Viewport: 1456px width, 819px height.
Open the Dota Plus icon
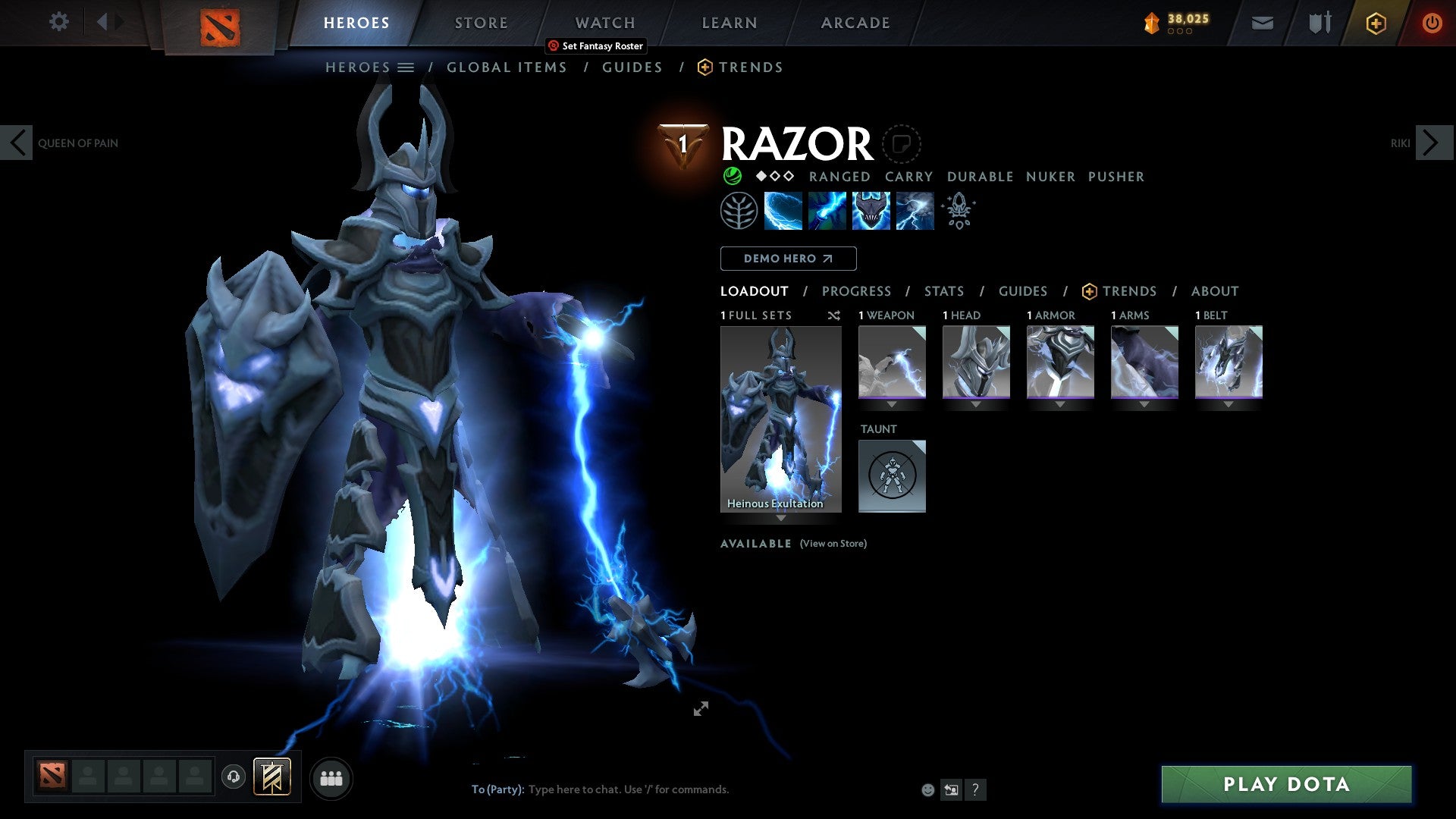[x=1376, y=23]
